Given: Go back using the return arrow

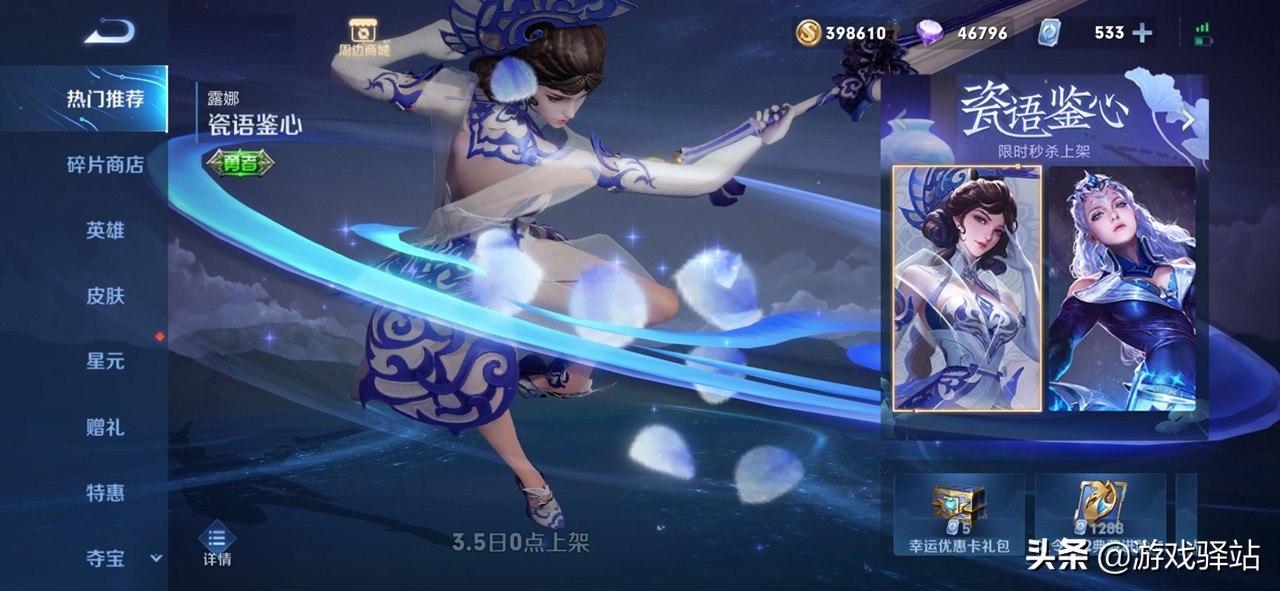Looking at the screenshot, I should (109, 33).
